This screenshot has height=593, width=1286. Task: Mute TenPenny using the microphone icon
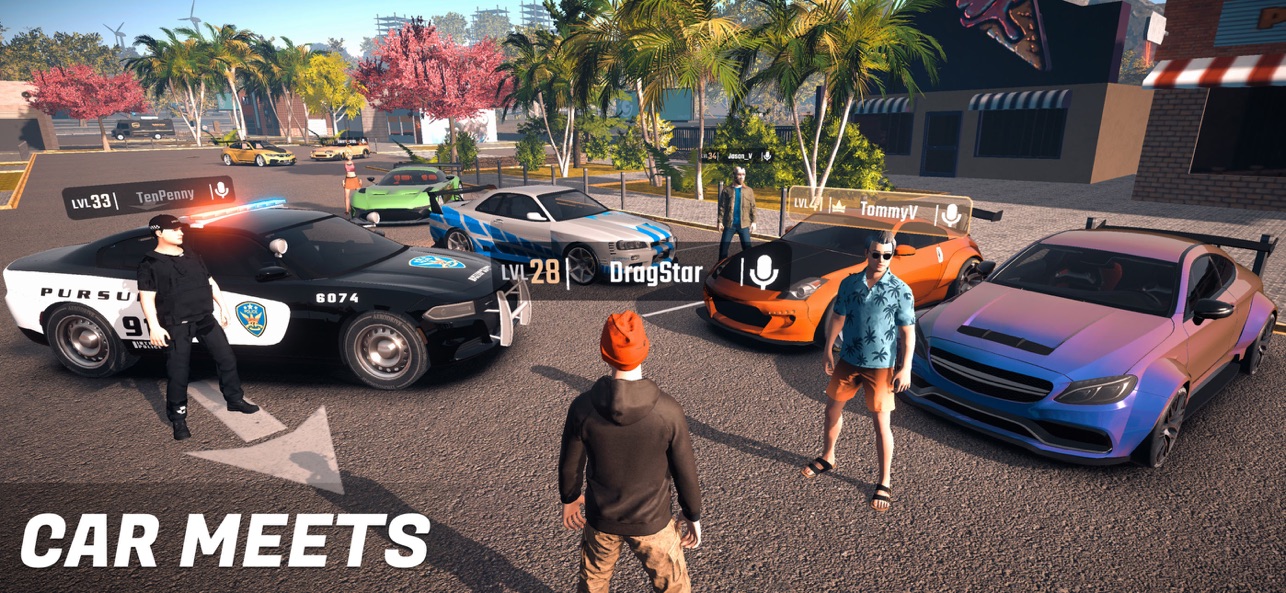[220, 190]
